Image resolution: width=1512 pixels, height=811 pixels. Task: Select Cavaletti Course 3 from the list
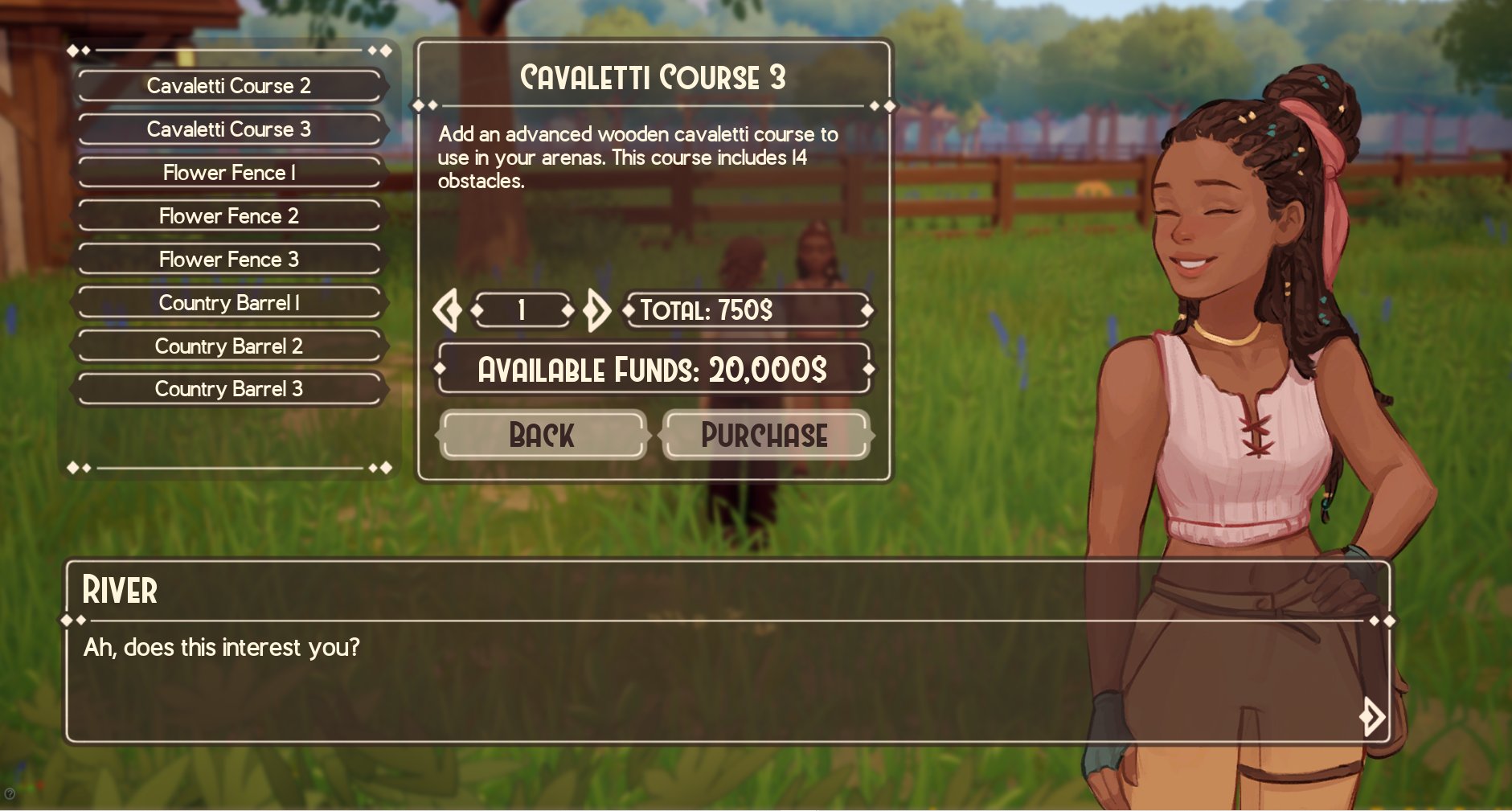[x=229, y=129]
